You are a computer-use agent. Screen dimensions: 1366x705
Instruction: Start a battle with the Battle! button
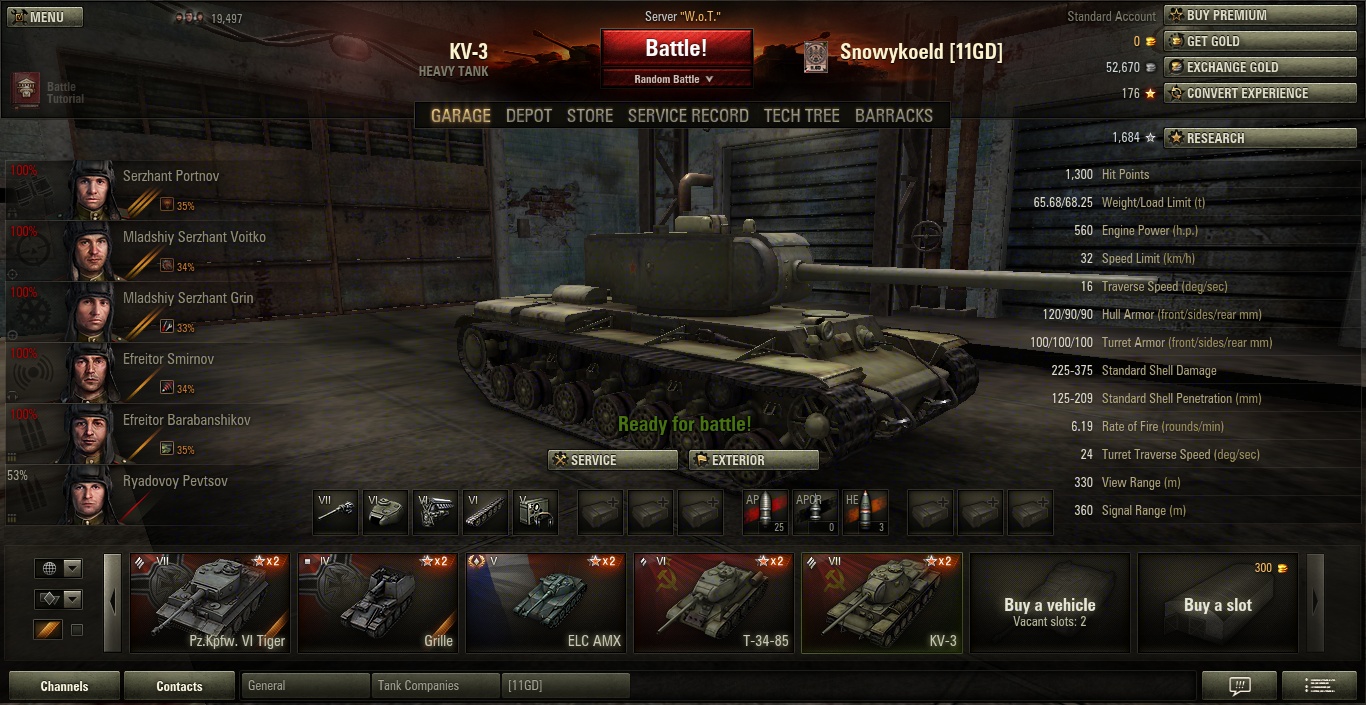pos(676,48)
